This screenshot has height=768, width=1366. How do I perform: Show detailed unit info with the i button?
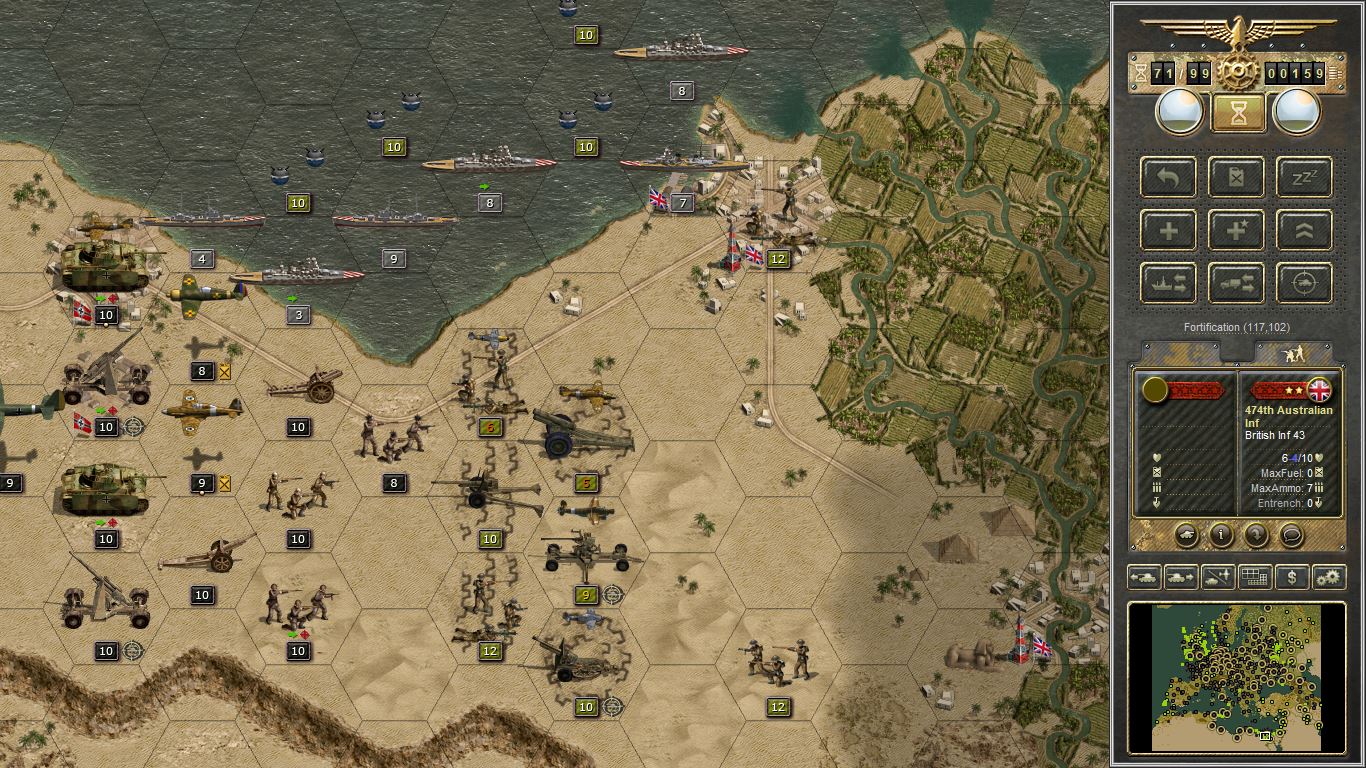click(x=1222, y=535)
